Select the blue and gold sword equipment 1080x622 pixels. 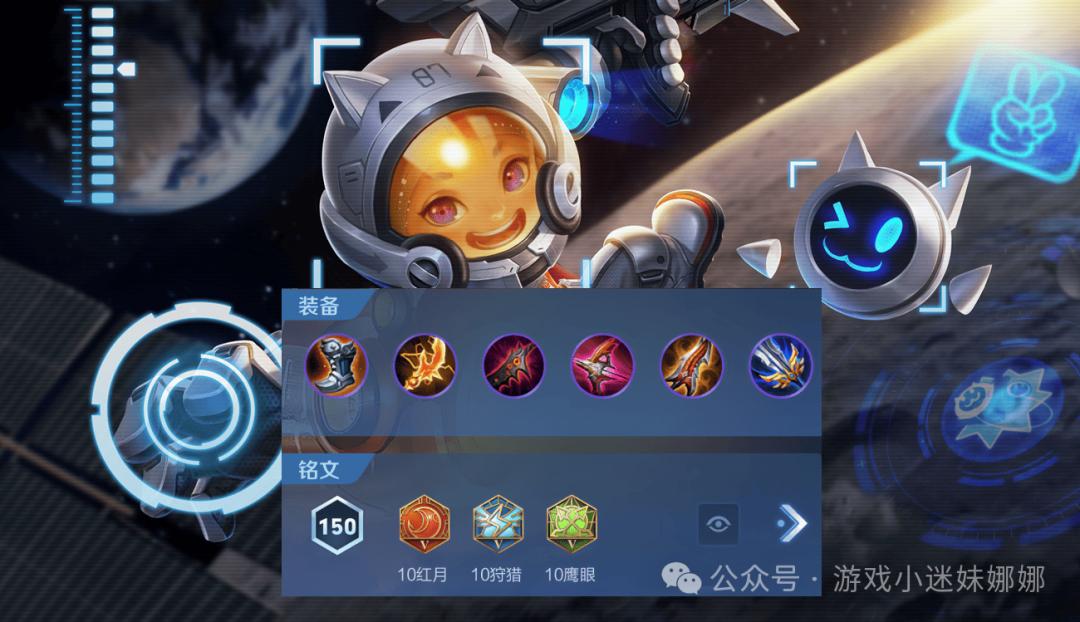779,362
